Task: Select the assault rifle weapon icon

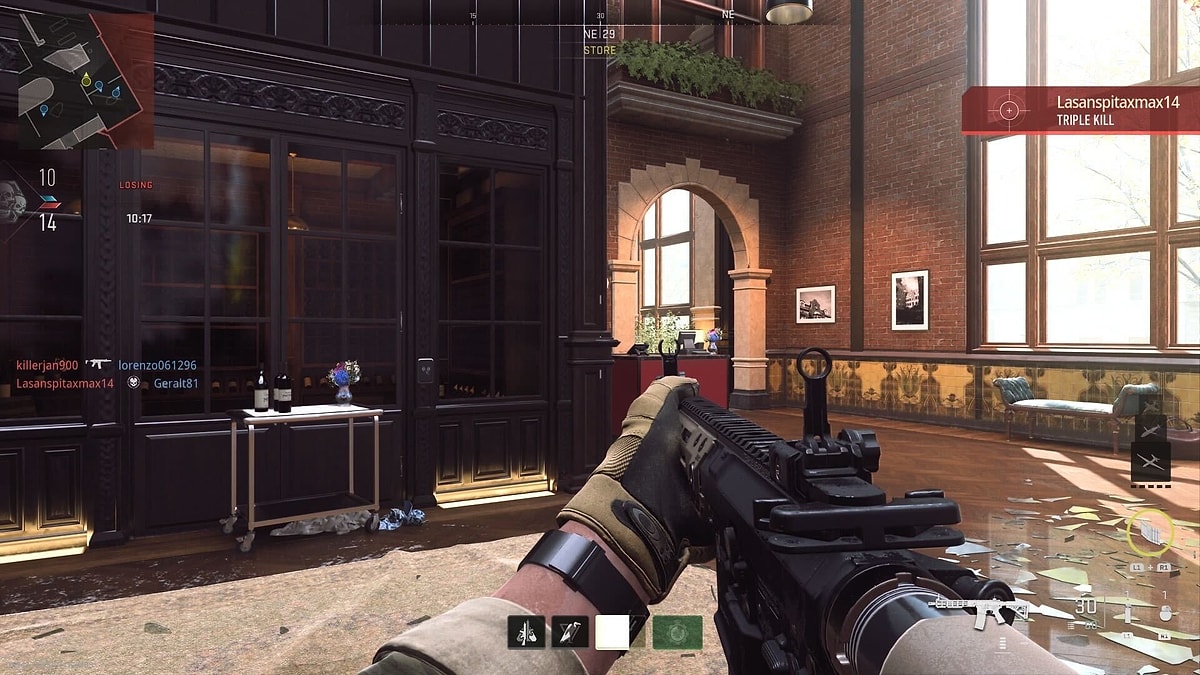Action: [978, 608]
